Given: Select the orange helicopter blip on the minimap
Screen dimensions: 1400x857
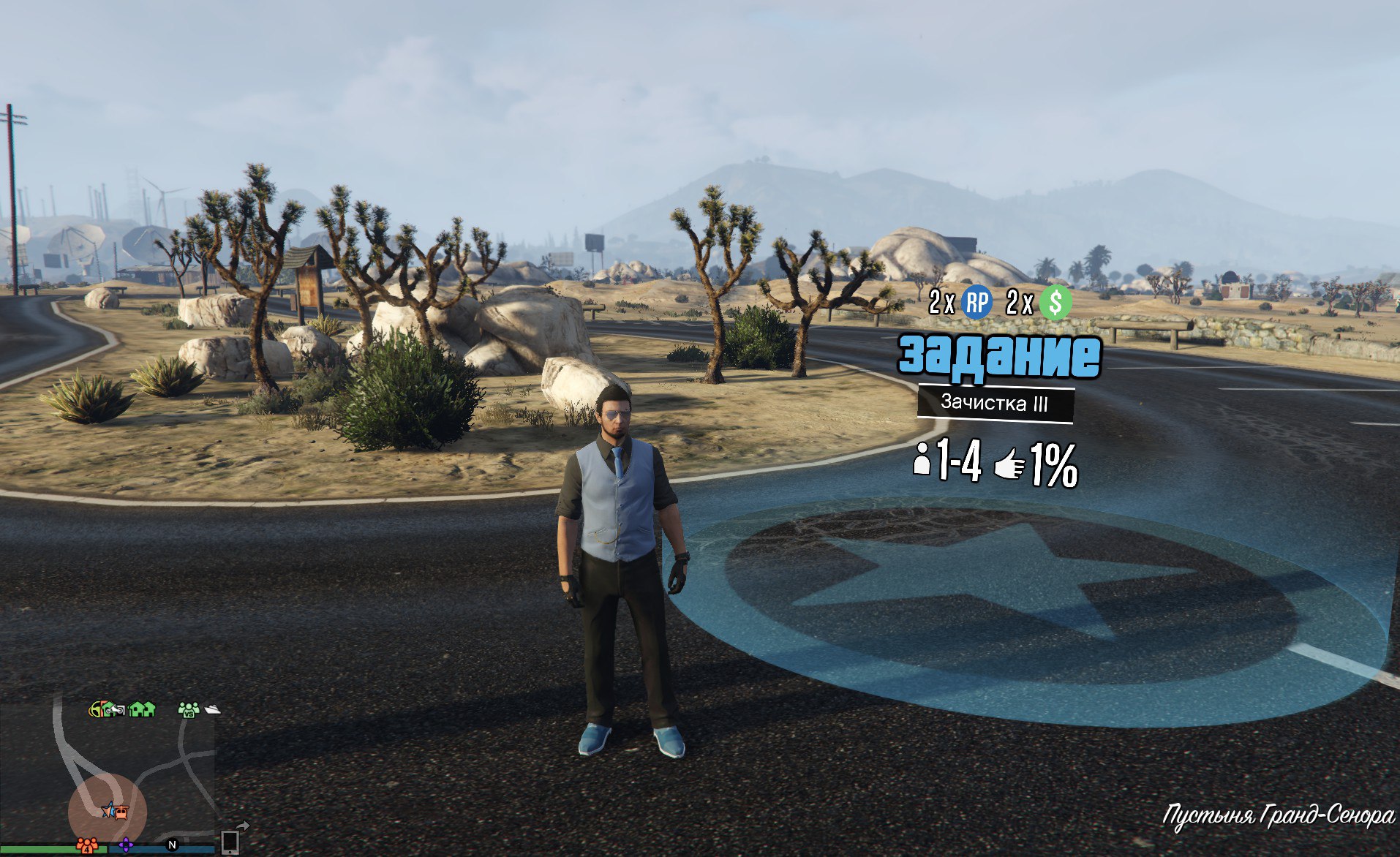Looking at the screenshot, I should pos(120,811).
